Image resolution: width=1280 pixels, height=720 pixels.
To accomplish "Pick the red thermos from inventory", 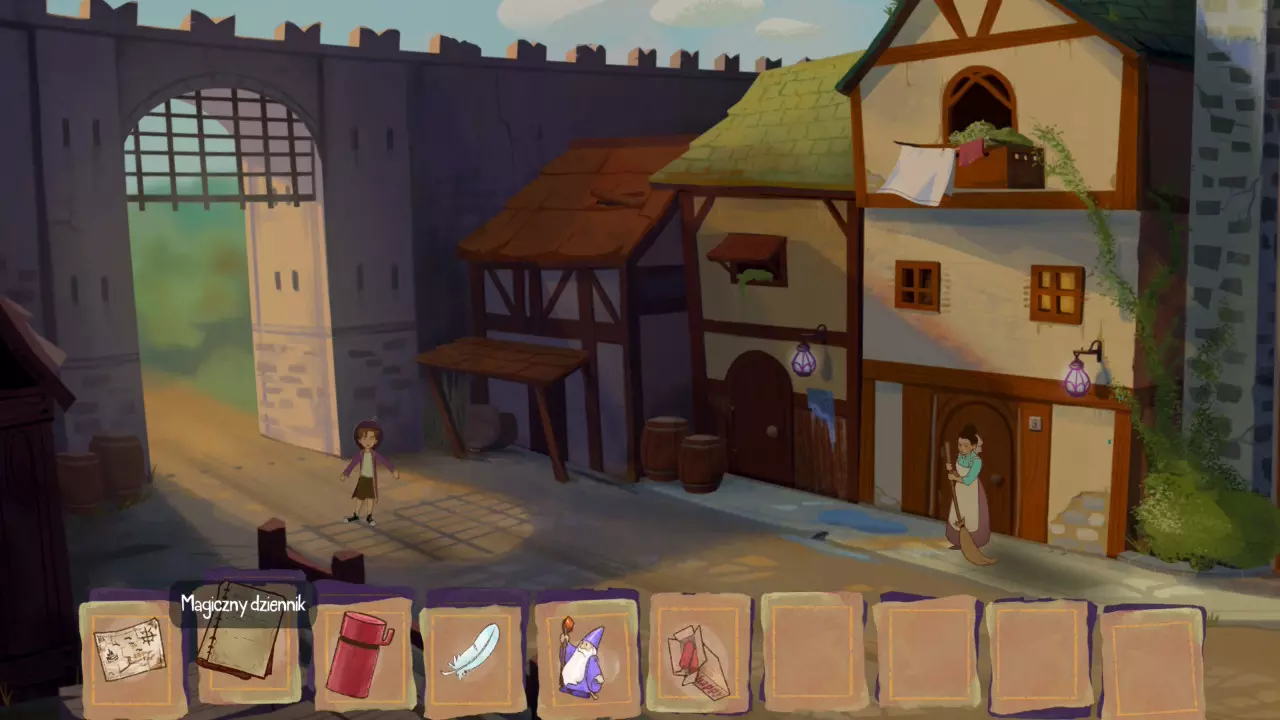I will point(357,653).
